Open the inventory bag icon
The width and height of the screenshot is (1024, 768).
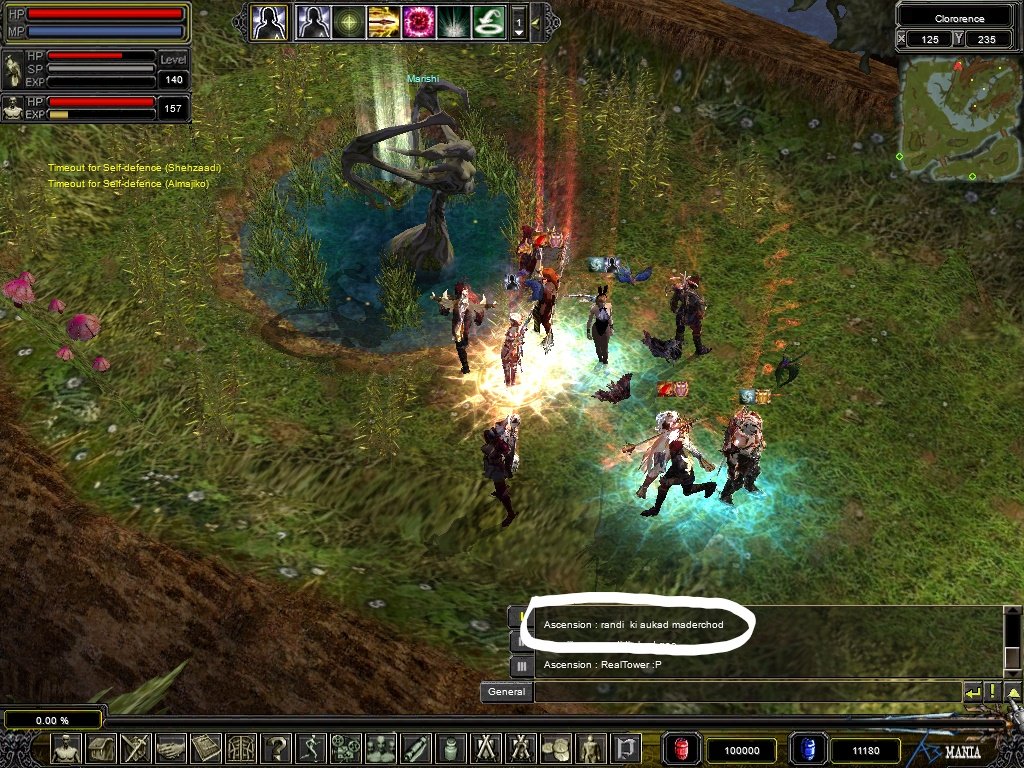102,748
